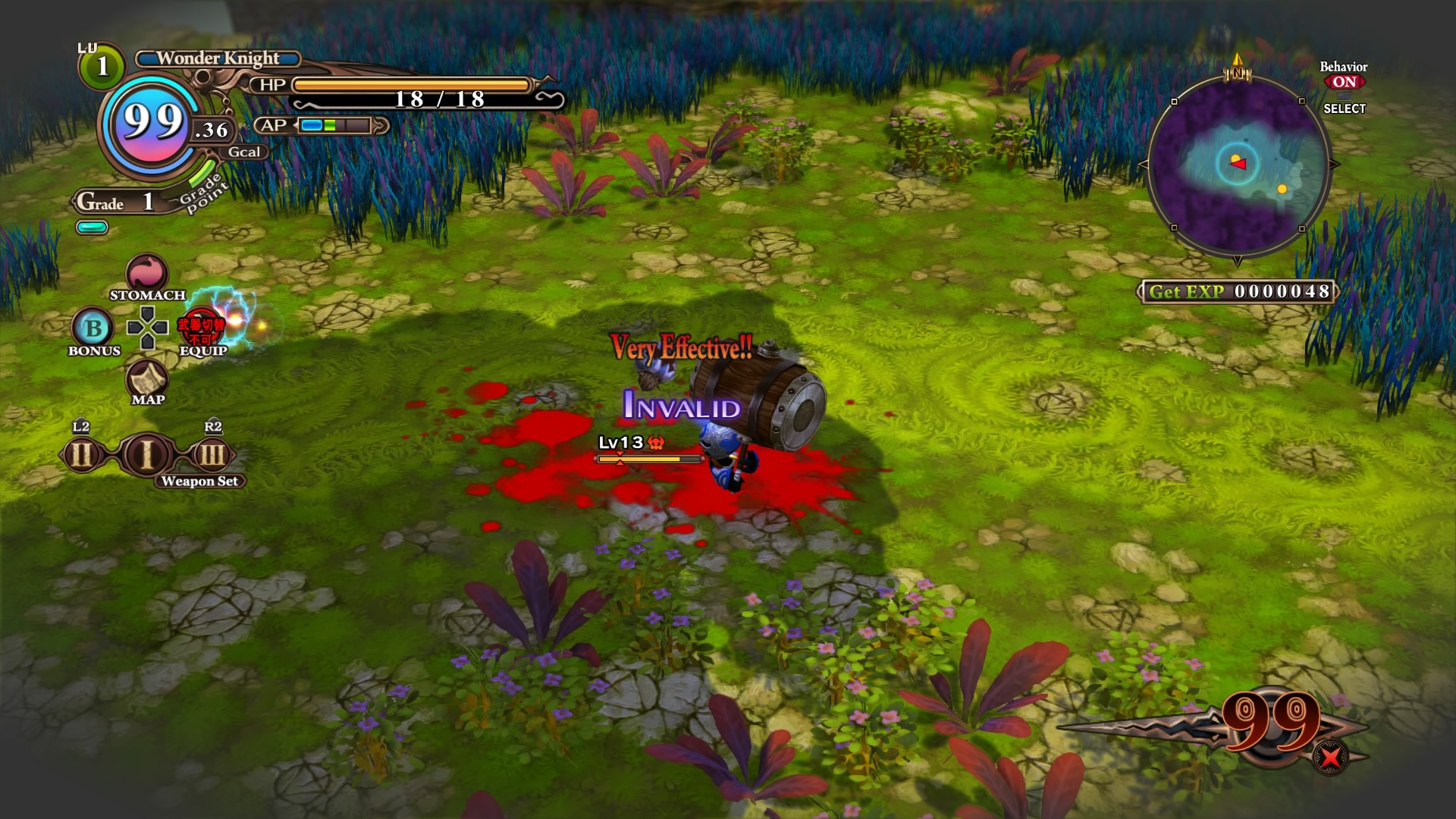Open the Stomach menu icon

pos(146,273)
